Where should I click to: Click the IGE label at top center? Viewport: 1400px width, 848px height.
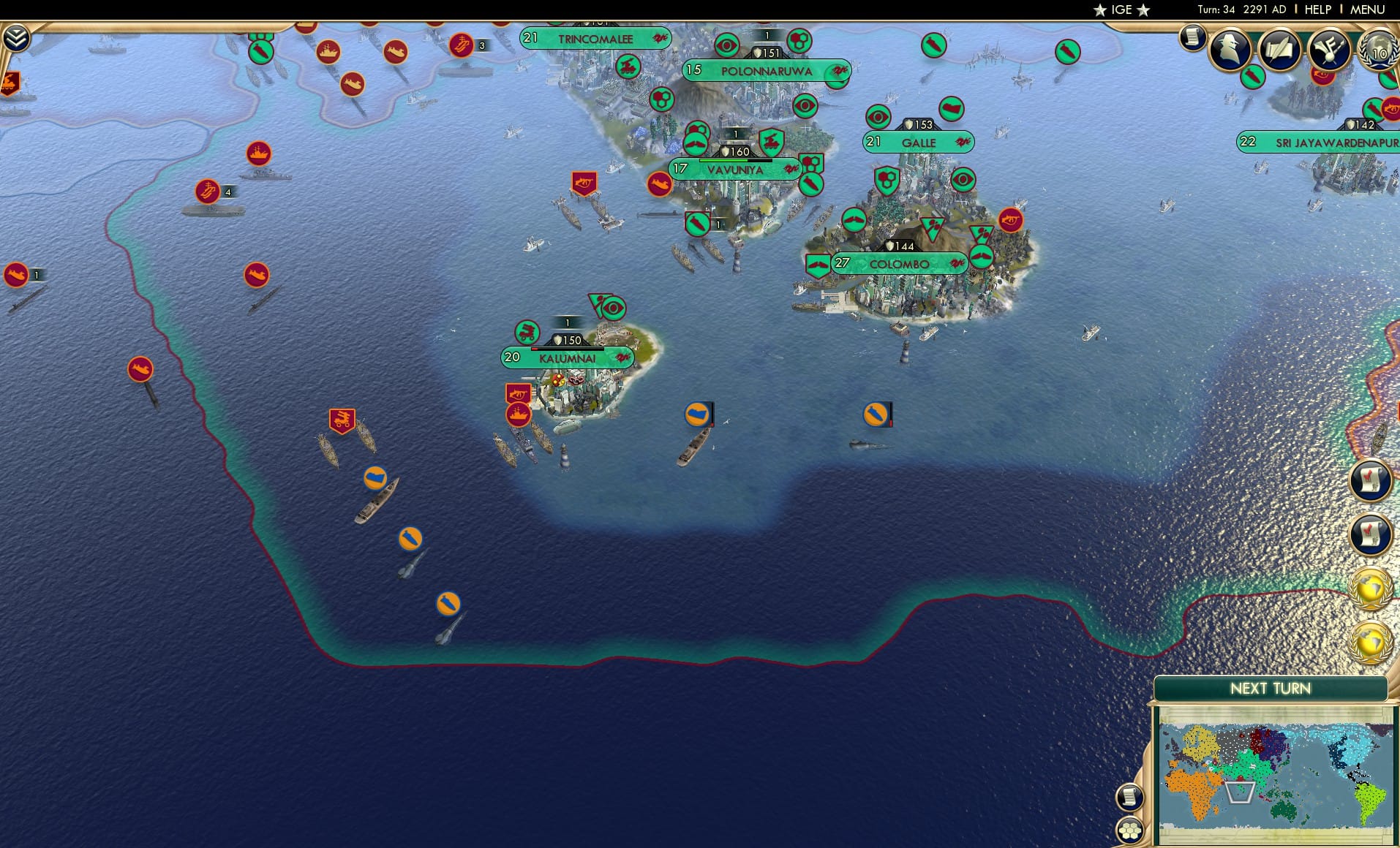(x=1120, y=10)
